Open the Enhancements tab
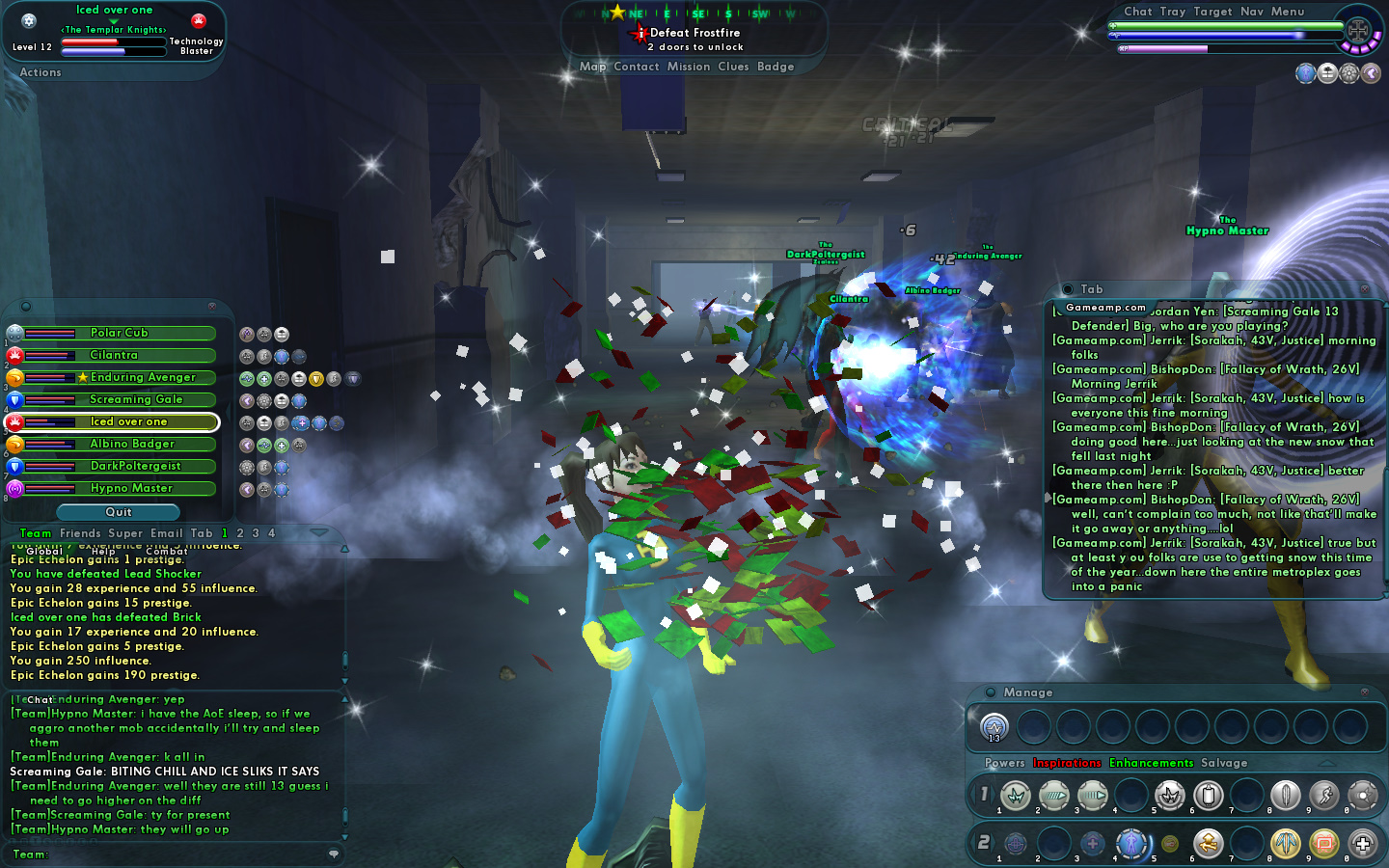 click(1151, 763)
